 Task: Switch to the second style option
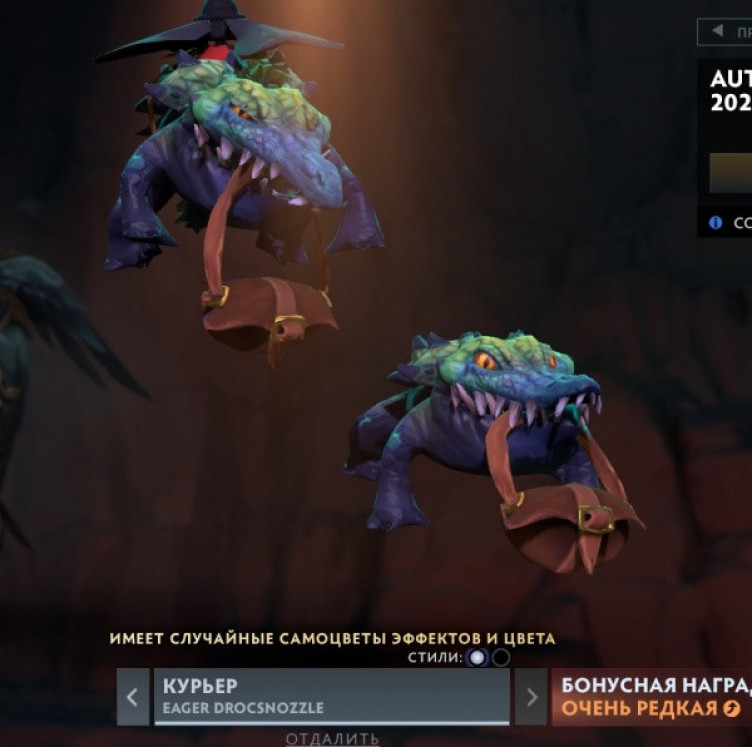(501, 657)
